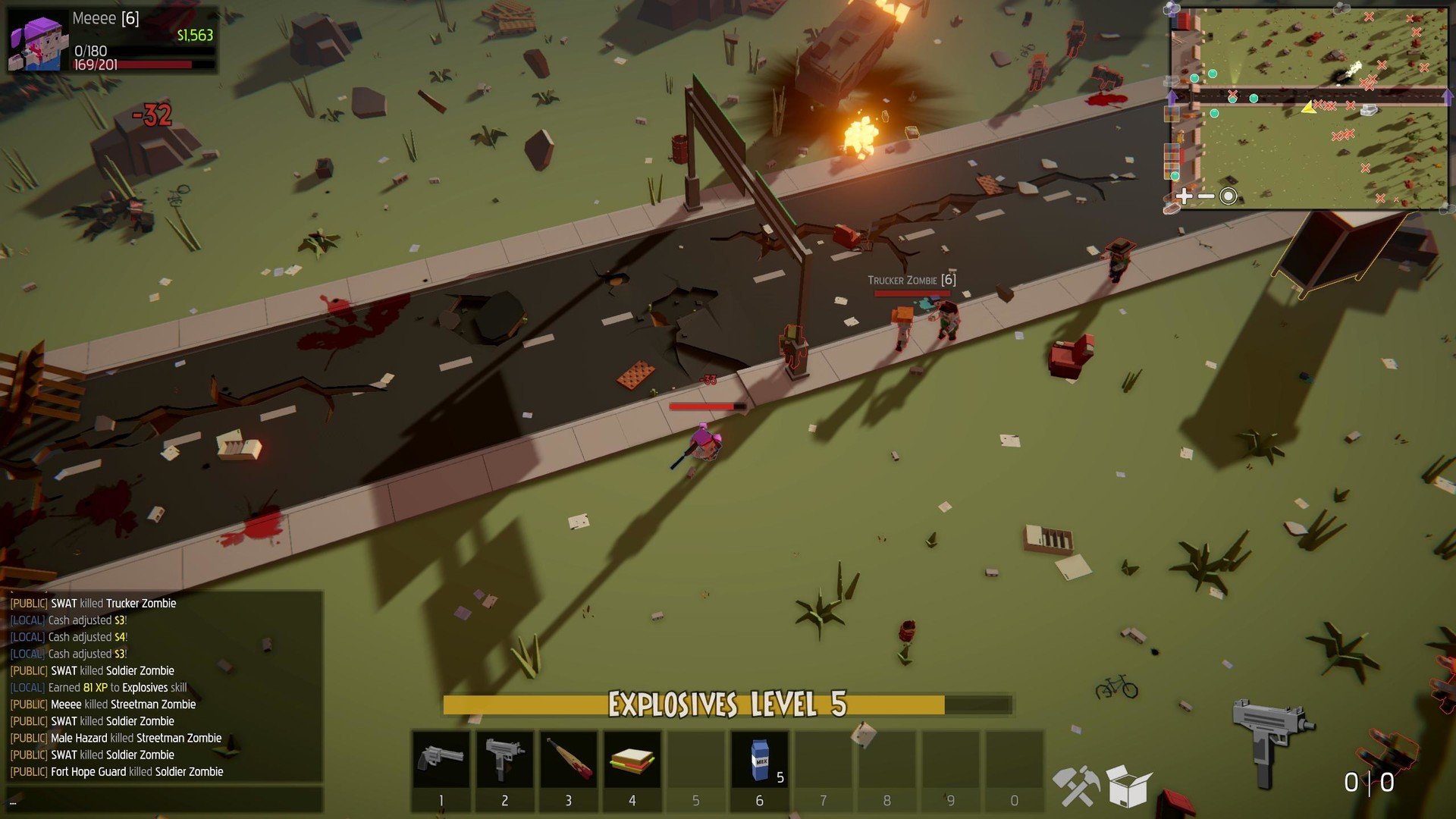The height and width of the screenshot is (819, 1456).
Task: Open the crafting hammer and axe icon
Action: (1075, 786)
